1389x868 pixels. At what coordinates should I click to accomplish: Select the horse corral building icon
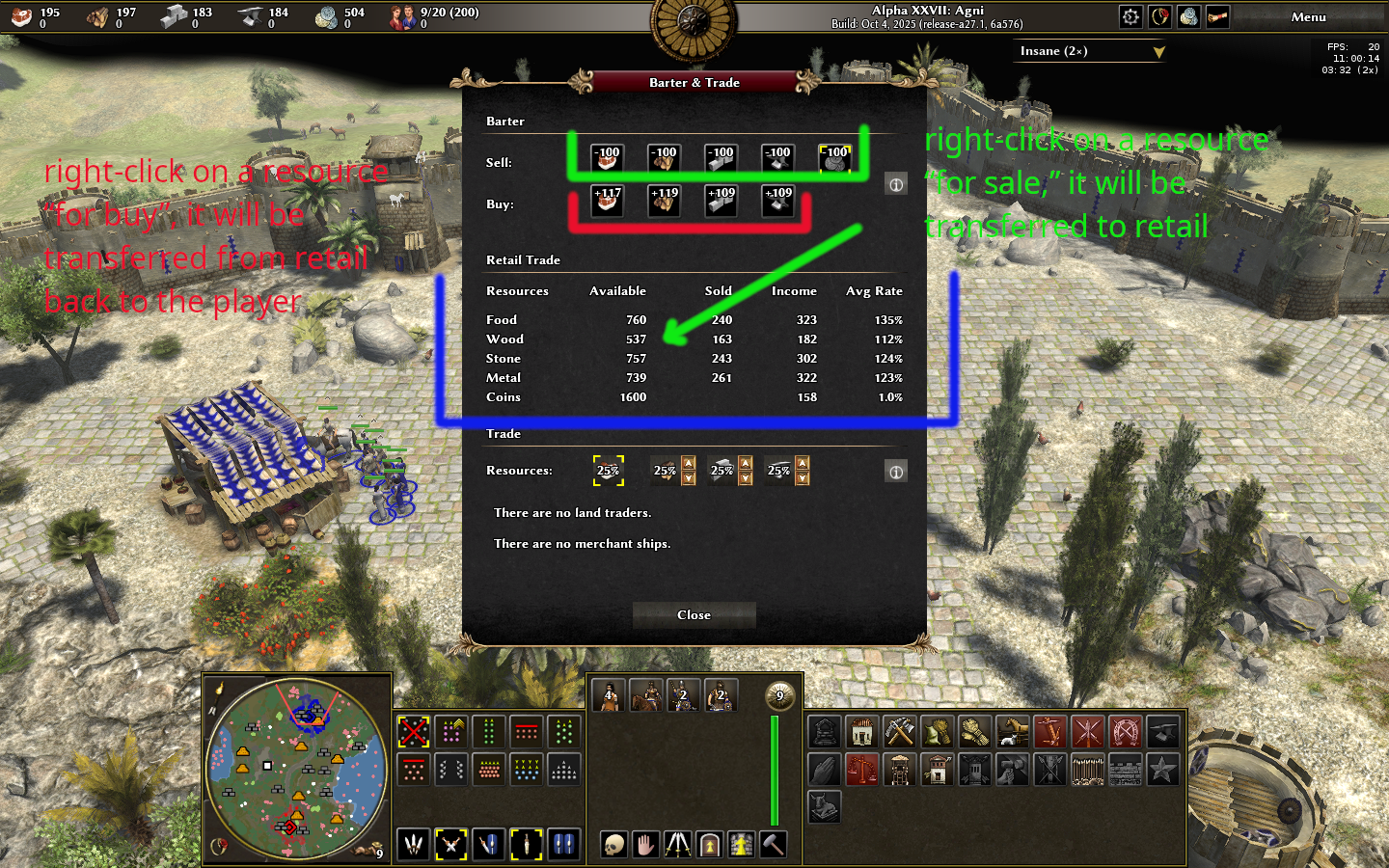pyautogui.click(x=1011, y=732)
